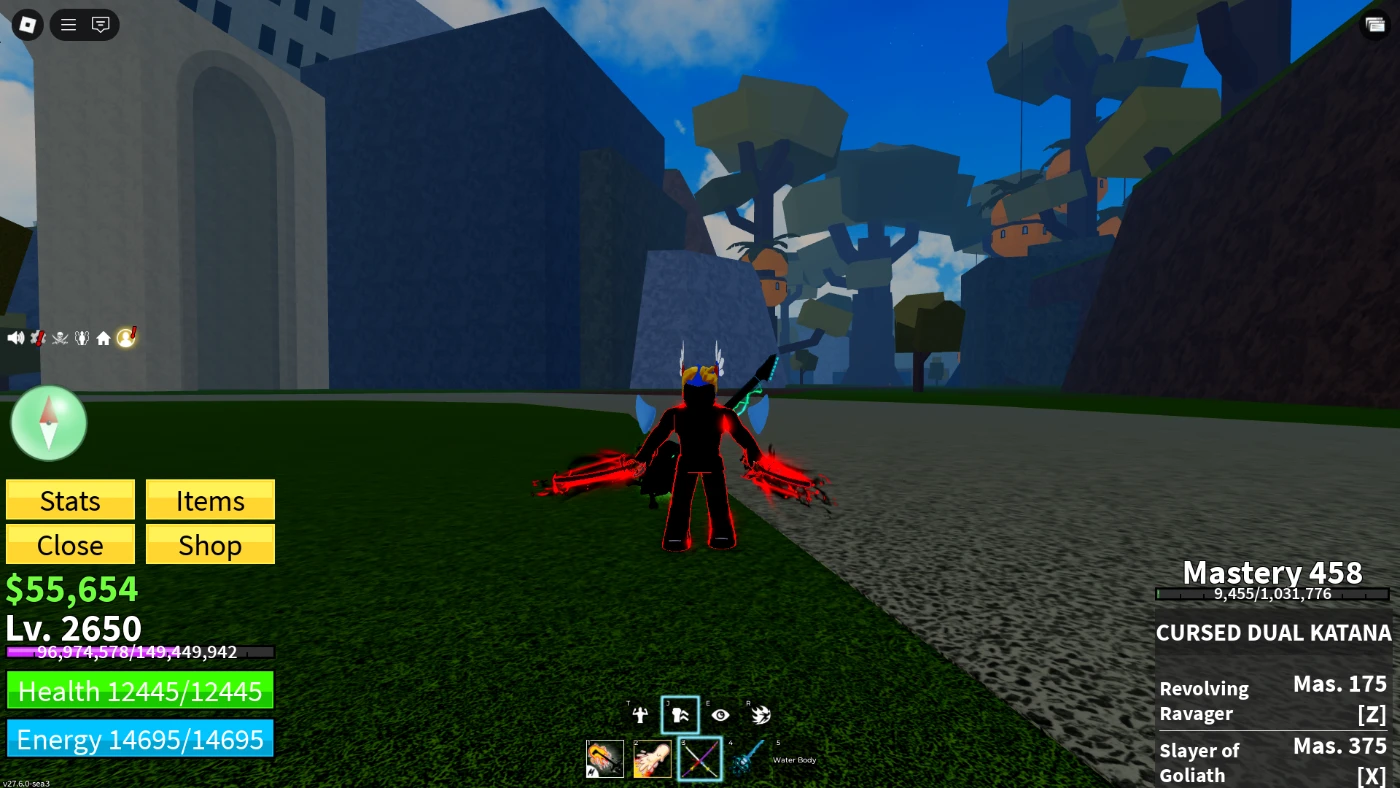Open the settings gear with notification alert

coord(37,337)
